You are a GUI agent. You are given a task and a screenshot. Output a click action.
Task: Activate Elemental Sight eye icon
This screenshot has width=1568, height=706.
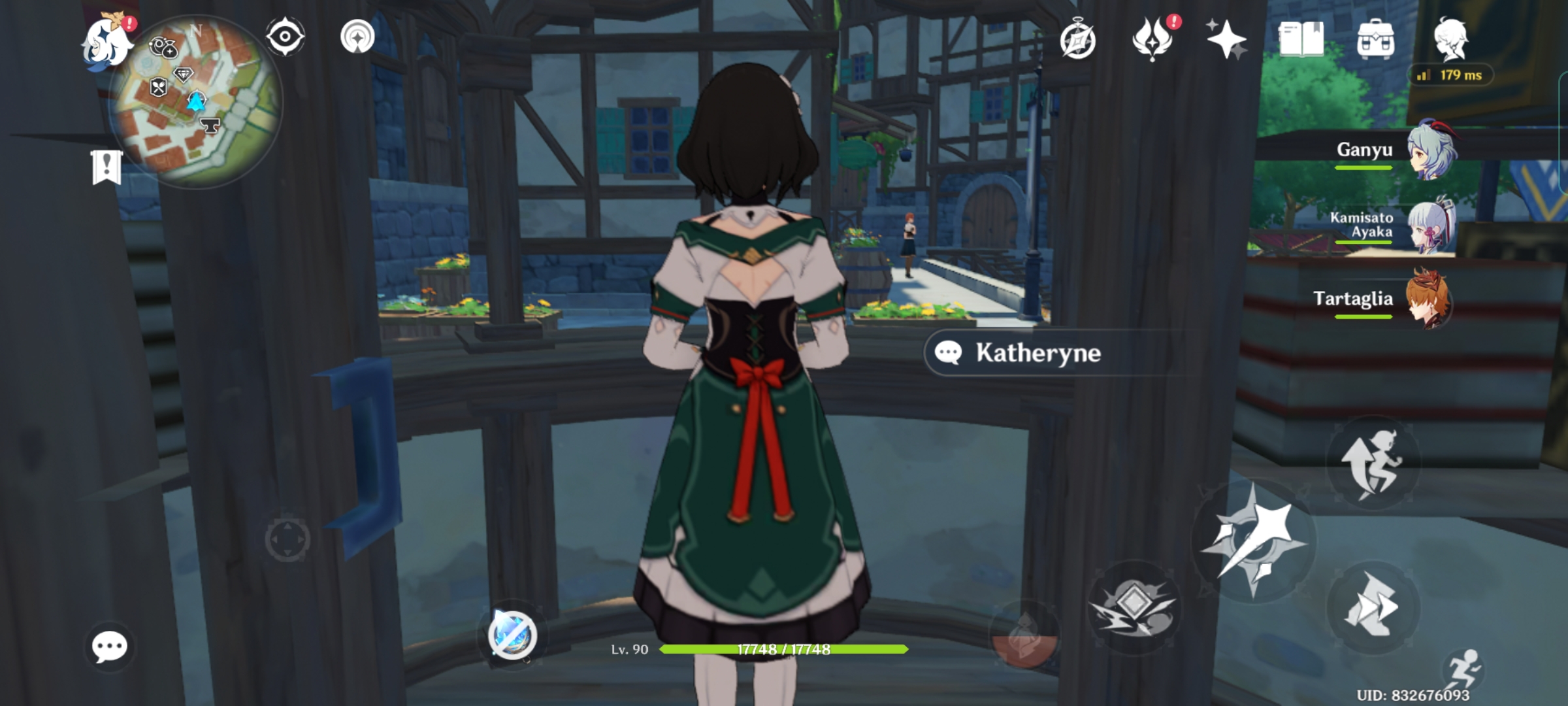tap(284, 37)
